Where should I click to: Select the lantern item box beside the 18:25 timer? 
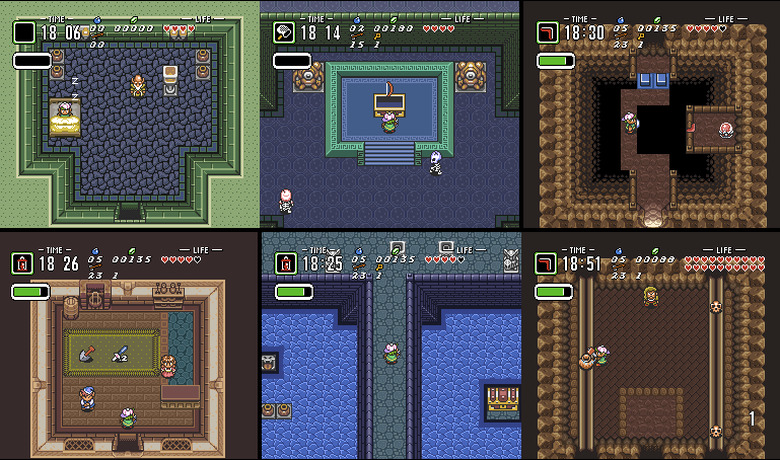click(x=285, y=264)
